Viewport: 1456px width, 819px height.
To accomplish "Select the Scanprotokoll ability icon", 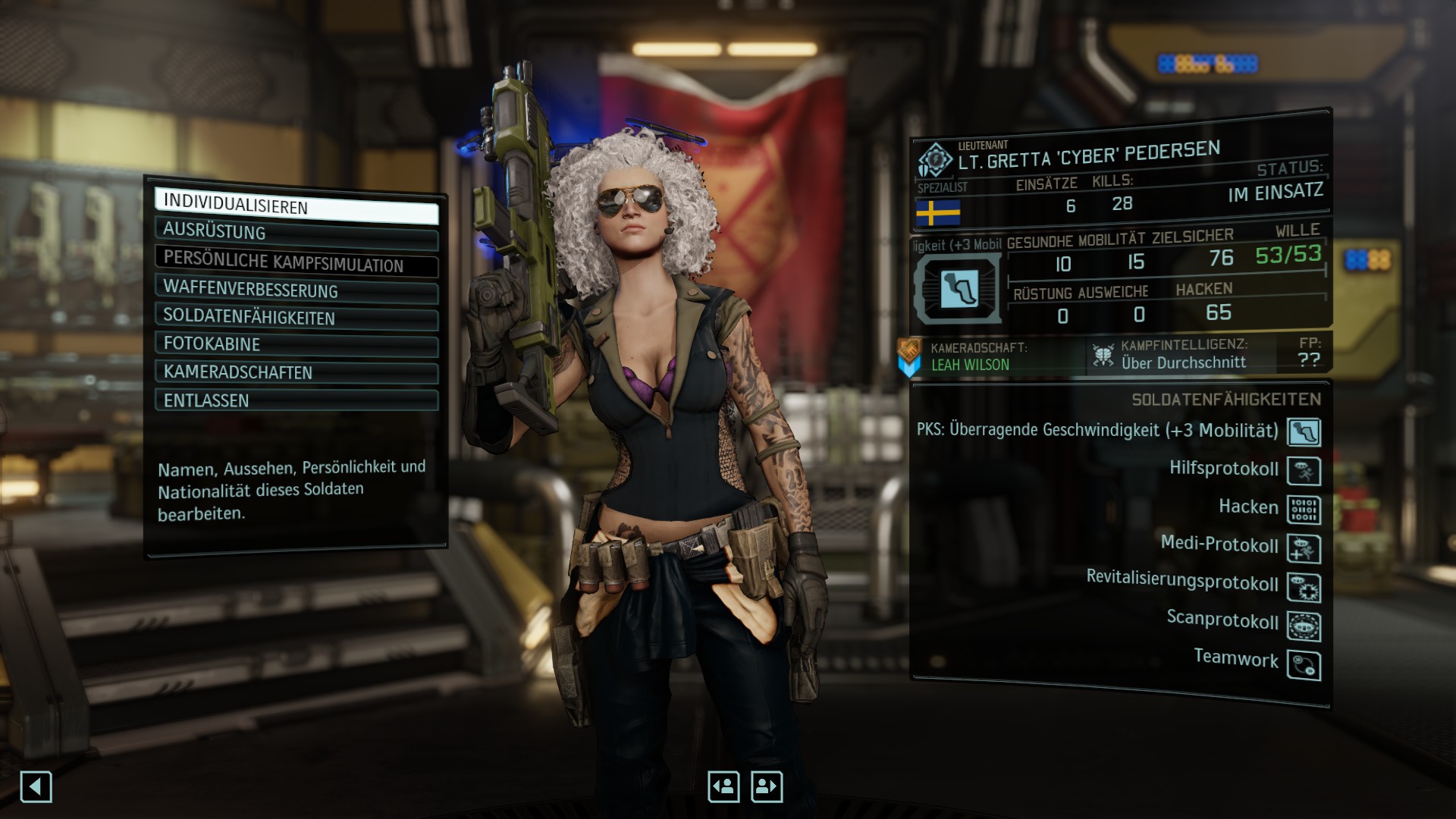I will (x=1304, y=626).
